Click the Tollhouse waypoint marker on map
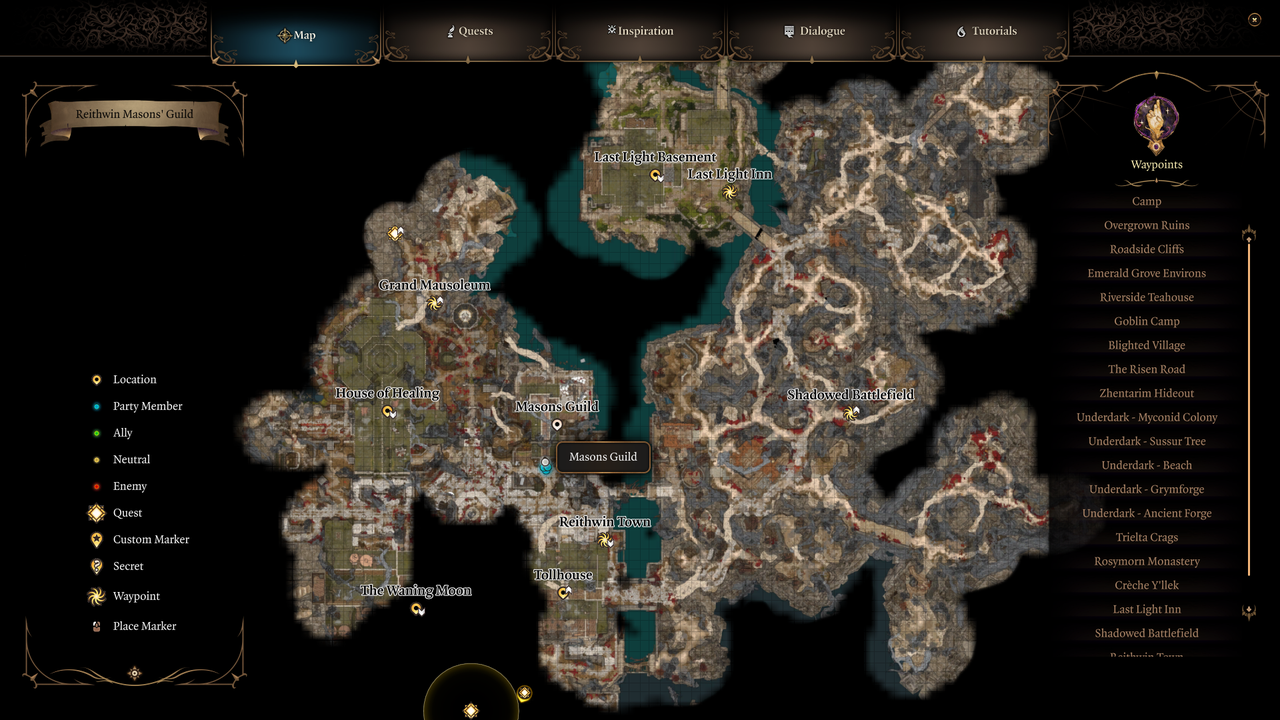Image resolution: width=1280 pixels, height=720 pixels. [563, 592]
